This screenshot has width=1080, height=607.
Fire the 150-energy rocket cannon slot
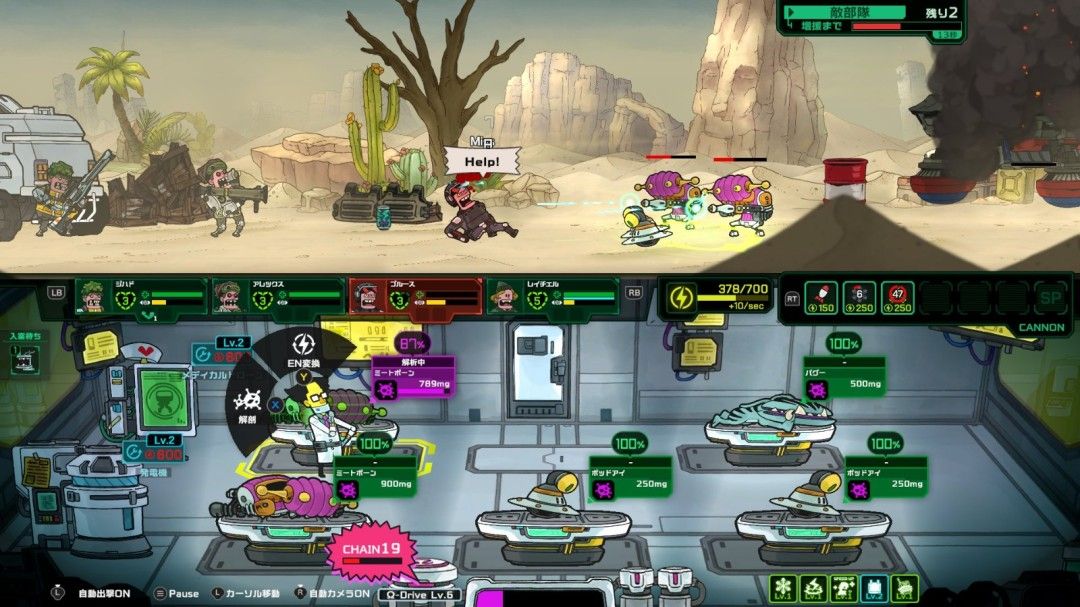(x=820, y=297)
